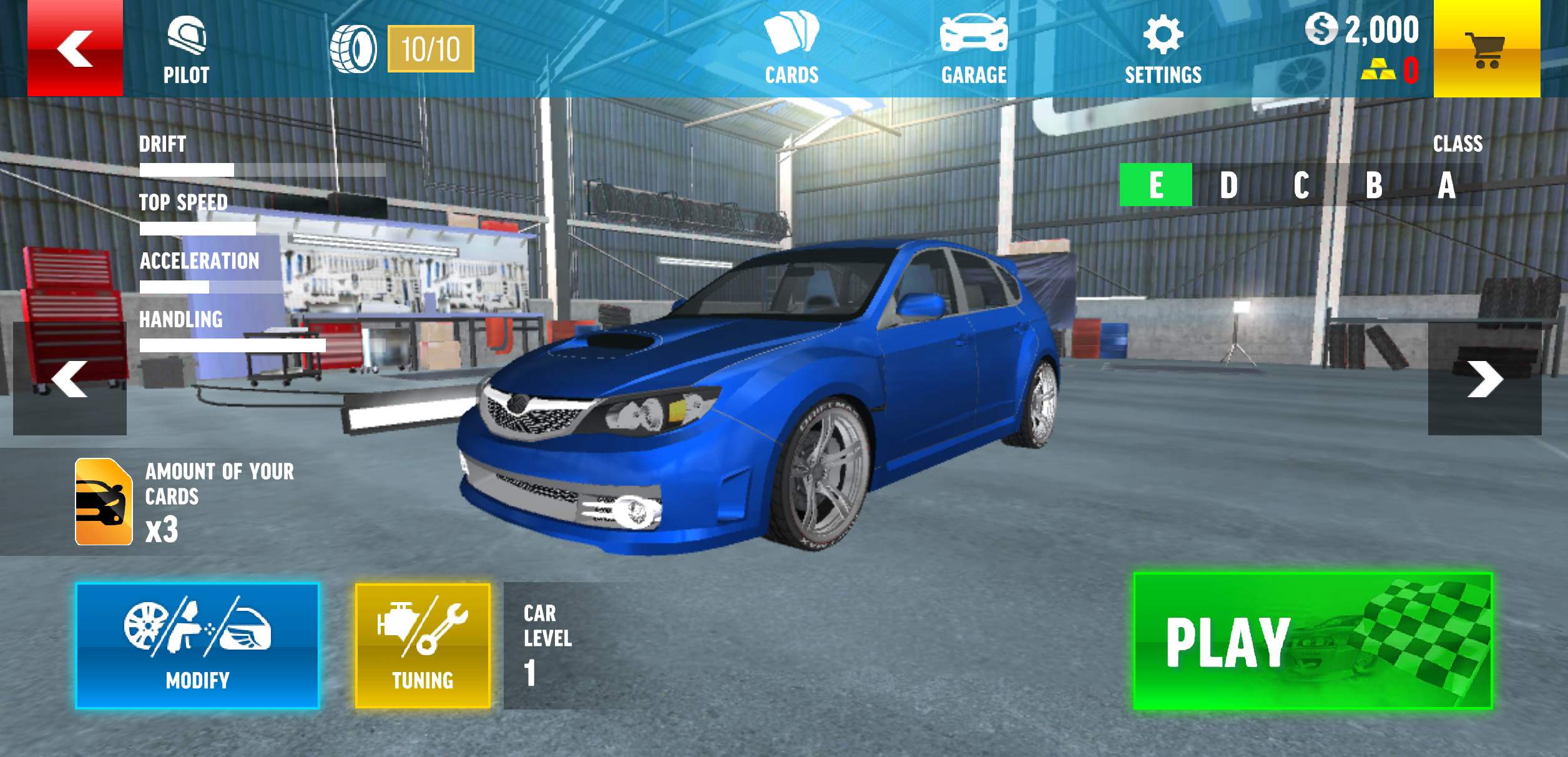Viewport: 1568px width, 757px height.
Task: Open the Modify menu
Action: coord(197,645)
